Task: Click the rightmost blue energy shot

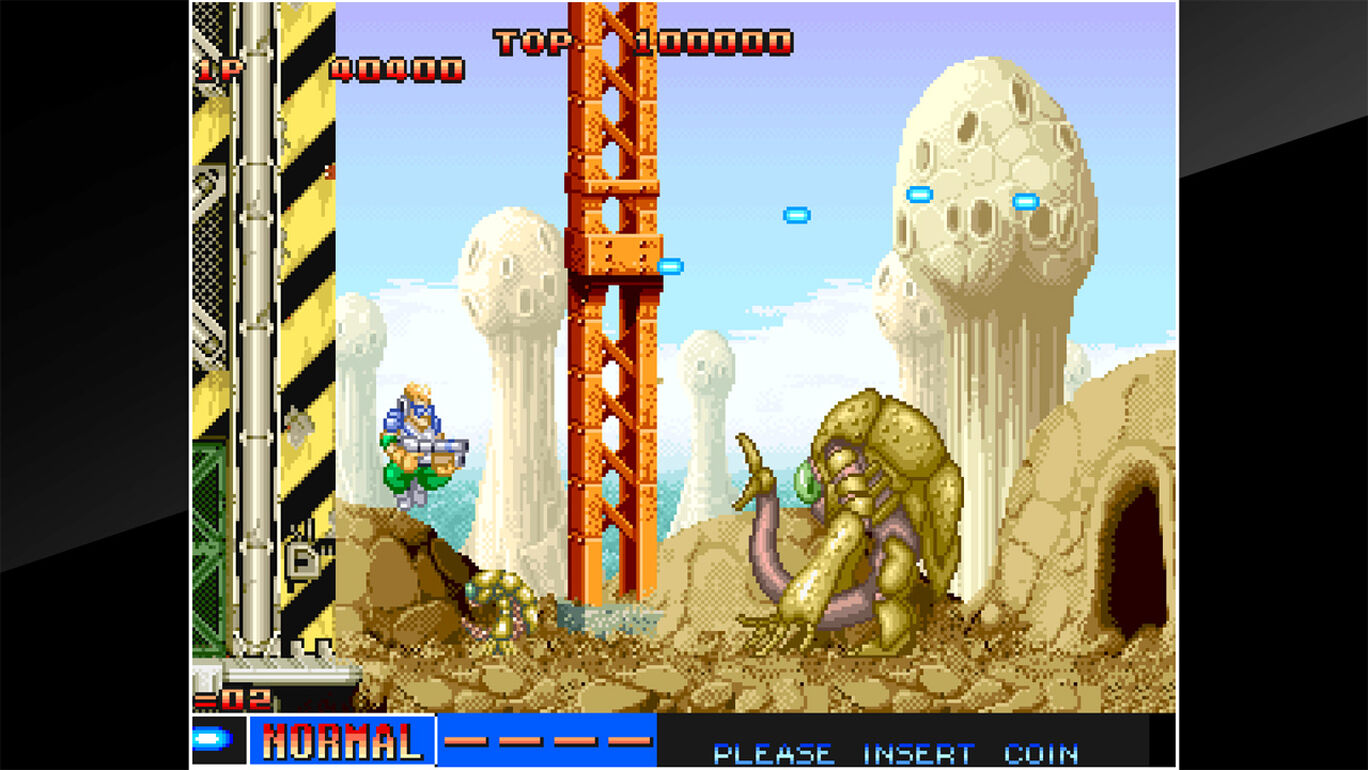Action: coord(1027,200)
